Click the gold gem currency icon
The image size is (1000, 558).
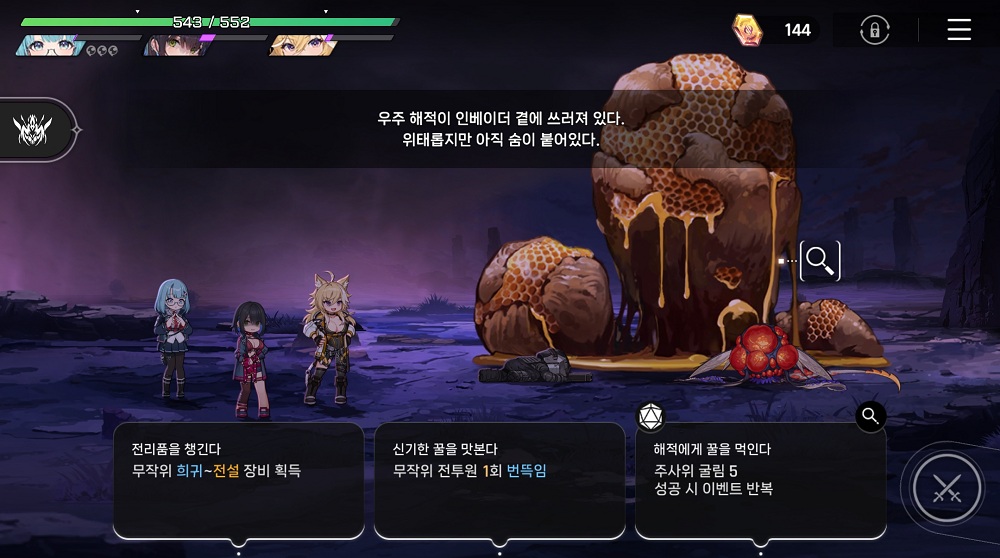click(747, 30)
